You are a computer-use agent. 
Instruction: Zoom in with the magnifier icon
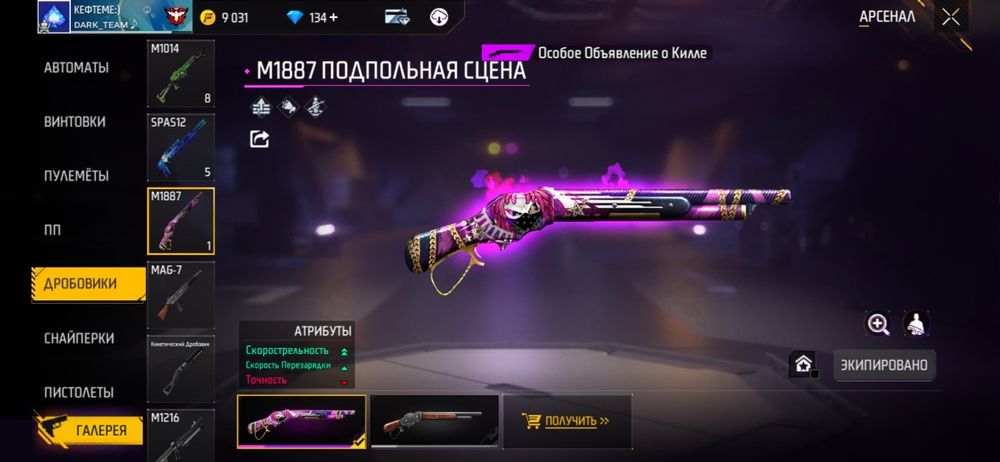pos(878,323)
